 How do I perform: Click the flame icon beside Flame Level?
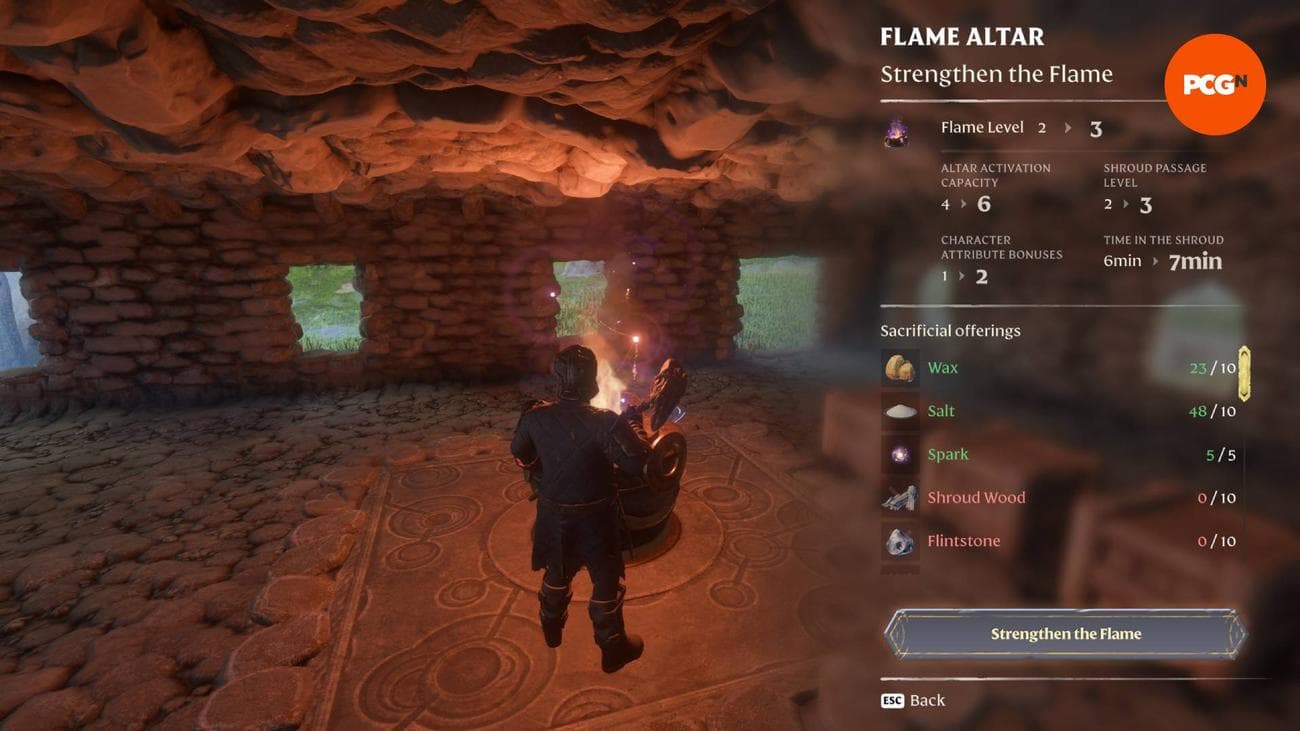(895, 131)
